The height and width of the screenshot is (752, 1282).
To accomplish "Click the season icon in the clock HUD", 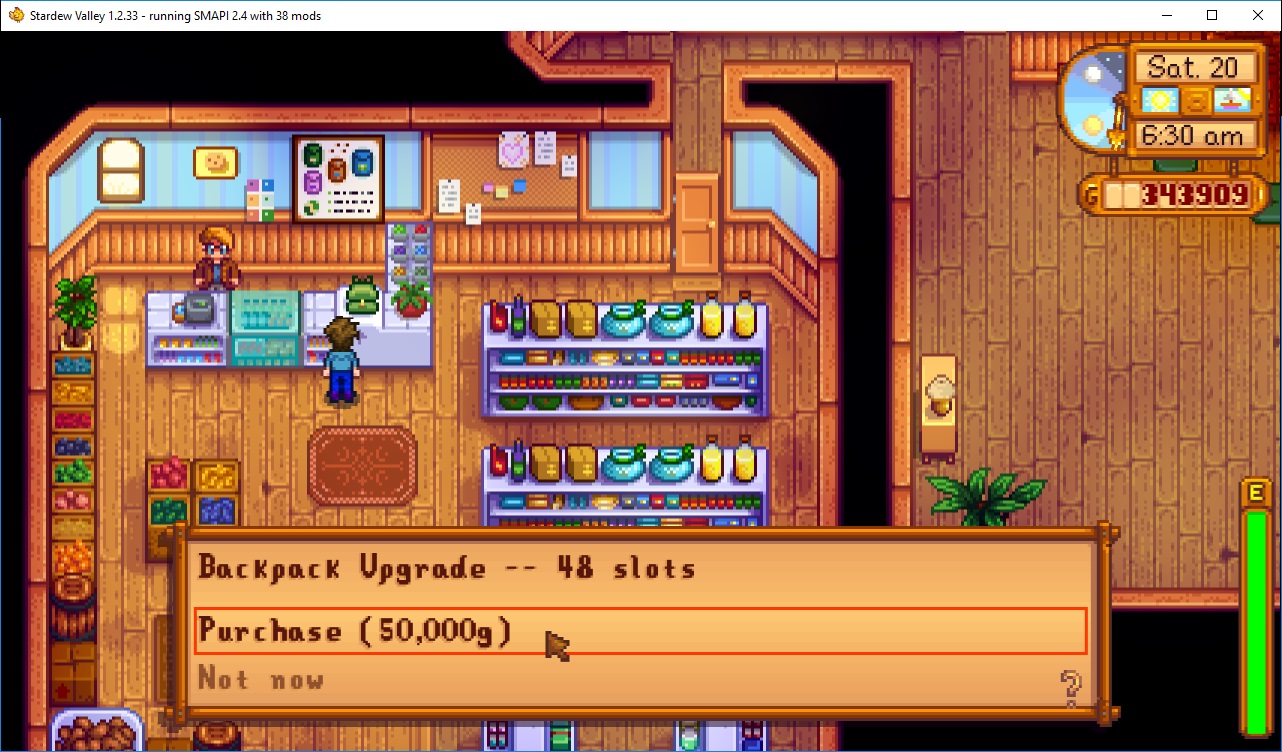I will point(1197,100).
